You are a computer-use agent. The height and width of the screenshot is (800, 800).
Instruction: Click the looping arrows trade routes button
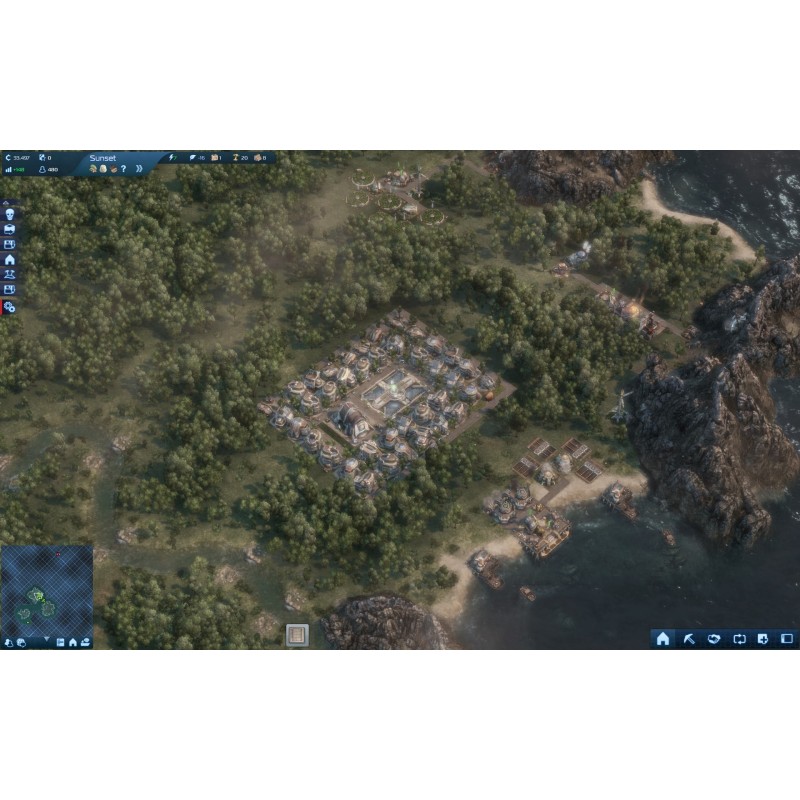tap(739, 639)
